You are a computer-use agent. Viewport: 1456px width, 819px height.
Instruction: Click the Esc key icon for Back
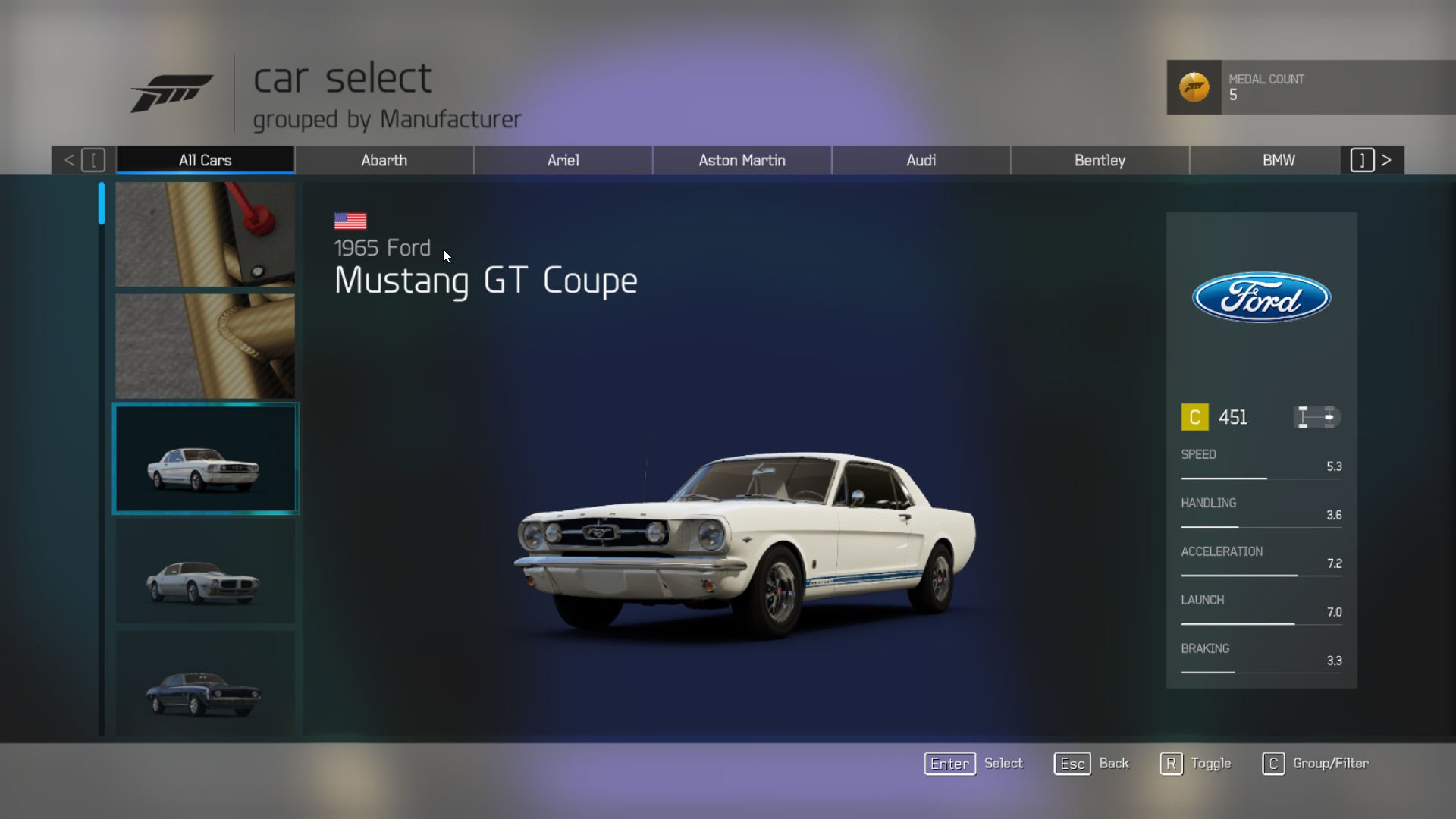(x=1071, y=764)
